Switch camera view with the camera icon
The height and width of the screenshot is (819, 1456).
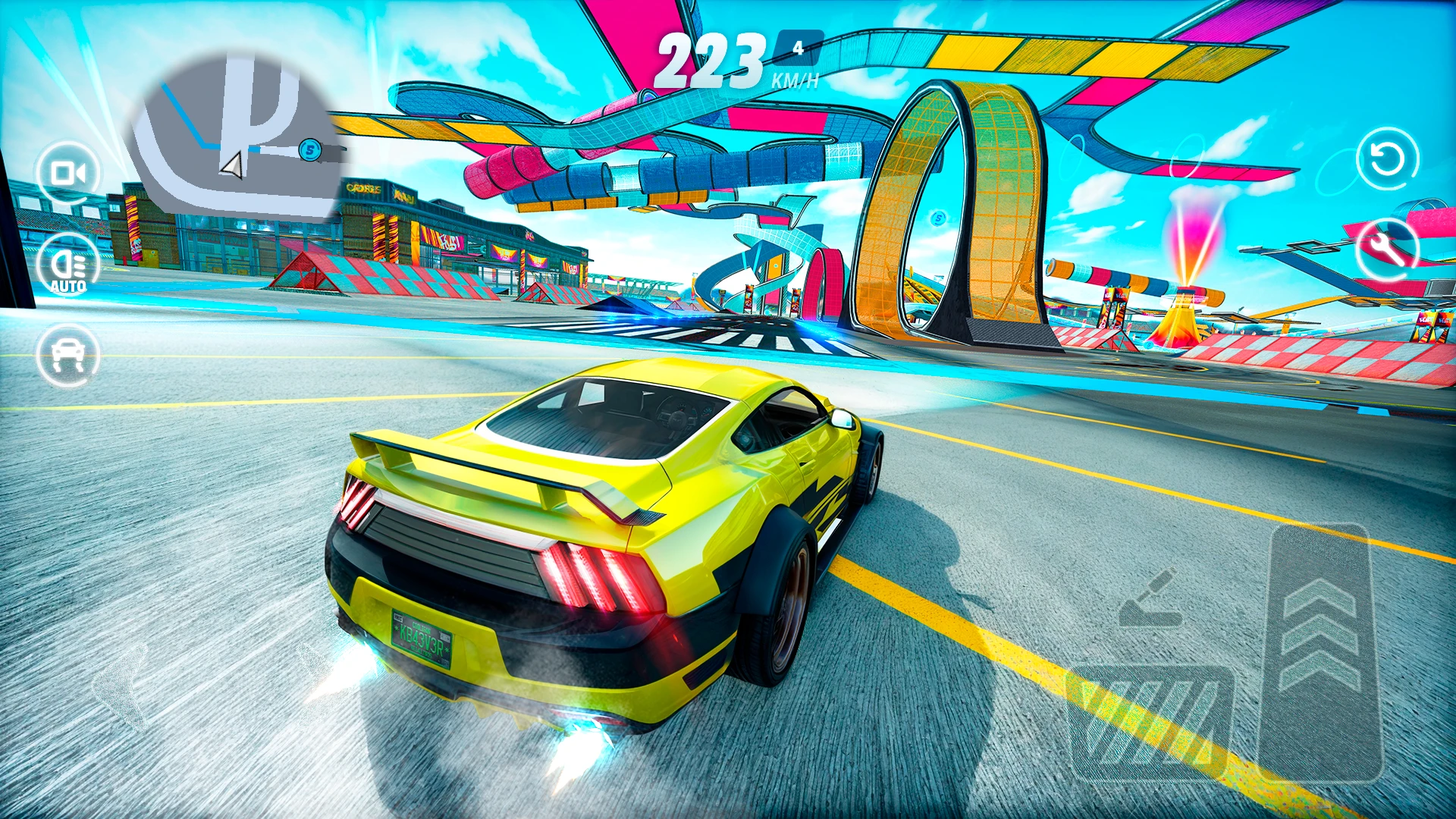tap(68, 174)
